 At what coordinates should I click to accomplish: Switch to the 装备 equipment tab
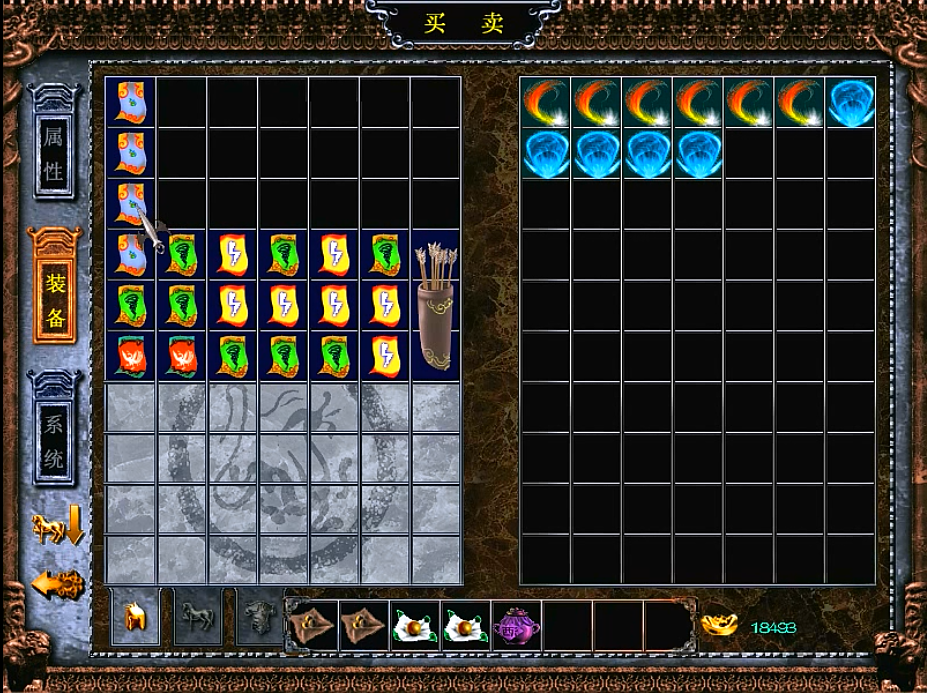coord(54,285)
